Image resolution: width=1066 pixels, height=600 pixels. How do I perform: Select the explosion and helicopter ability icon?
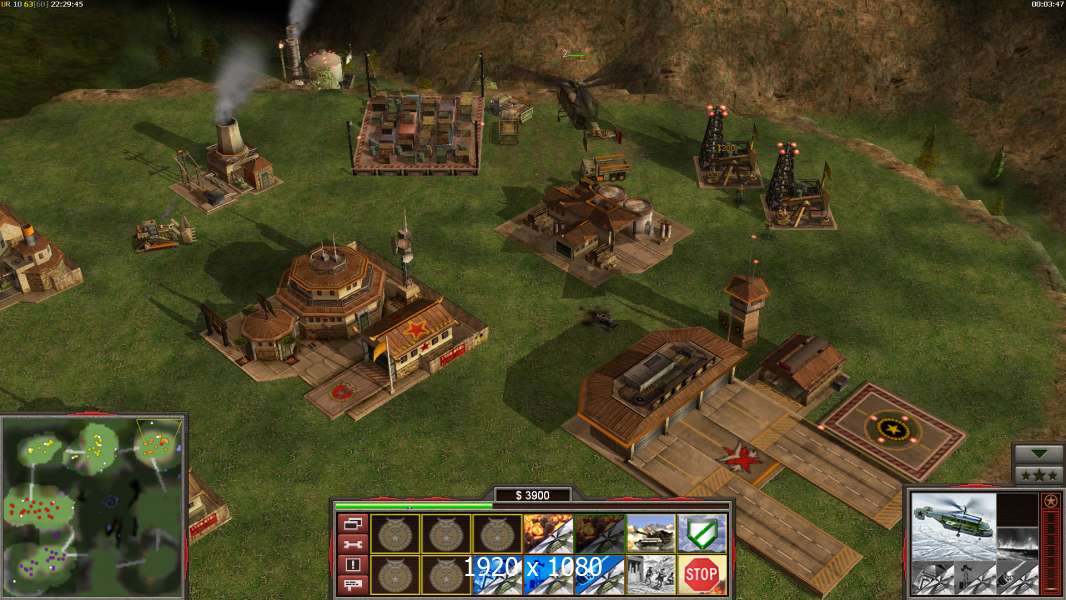549,533
